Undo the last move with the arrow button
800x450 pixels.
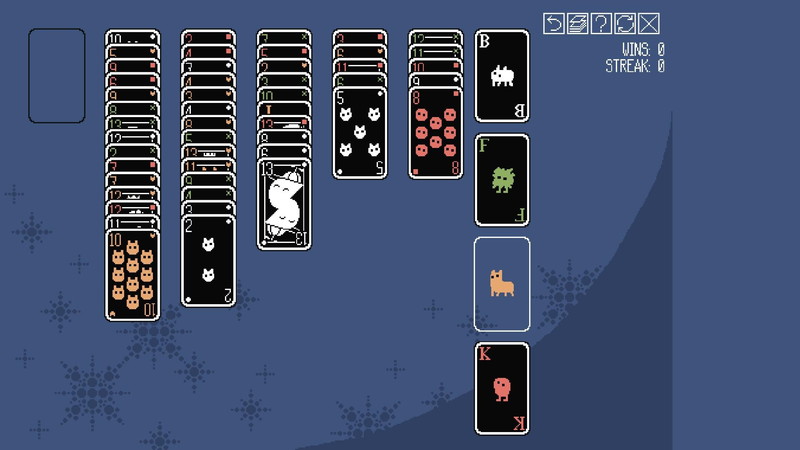click(x=554, y=24)
